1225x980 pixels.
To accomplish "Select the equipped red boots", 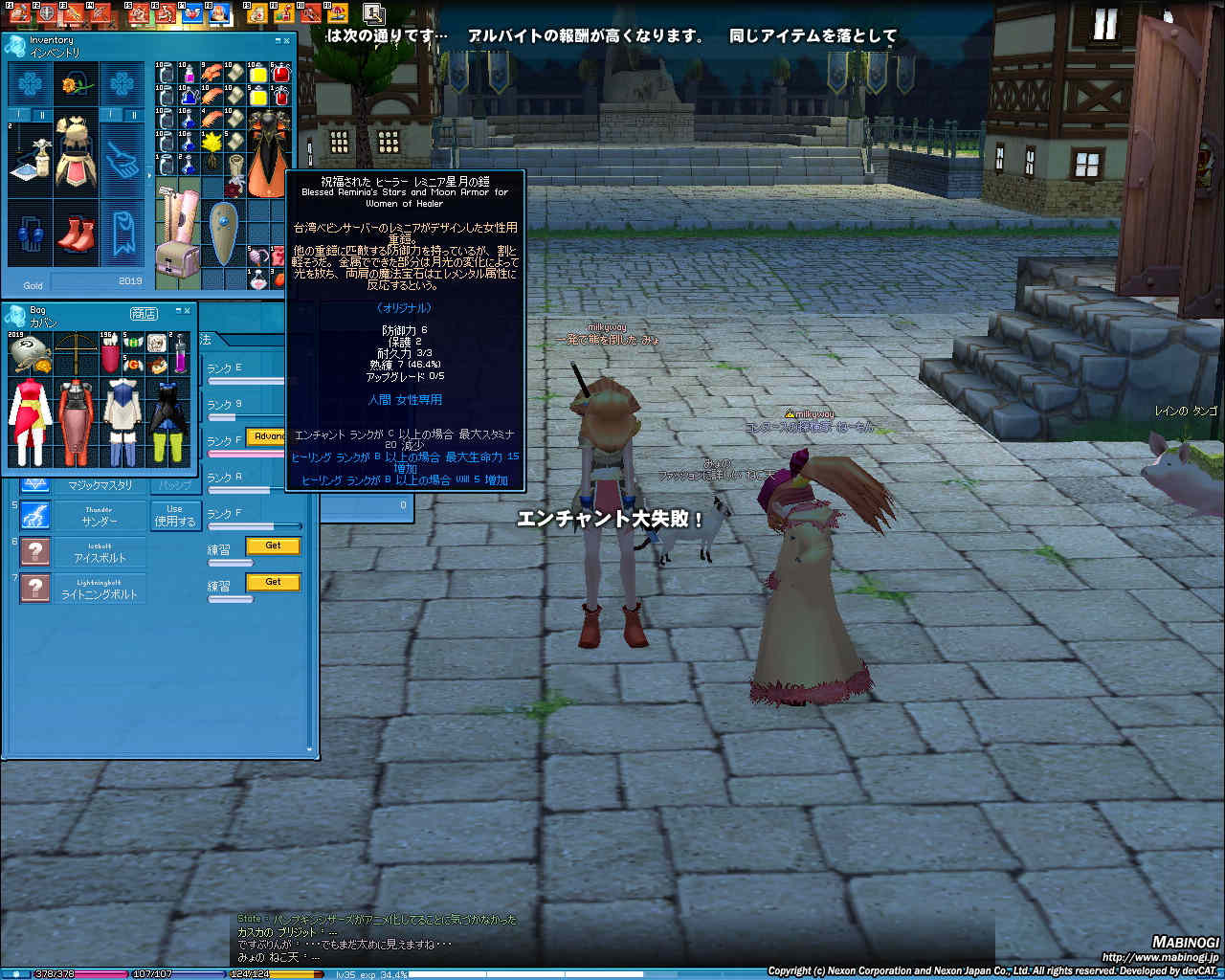I will [x=76, y=234].
